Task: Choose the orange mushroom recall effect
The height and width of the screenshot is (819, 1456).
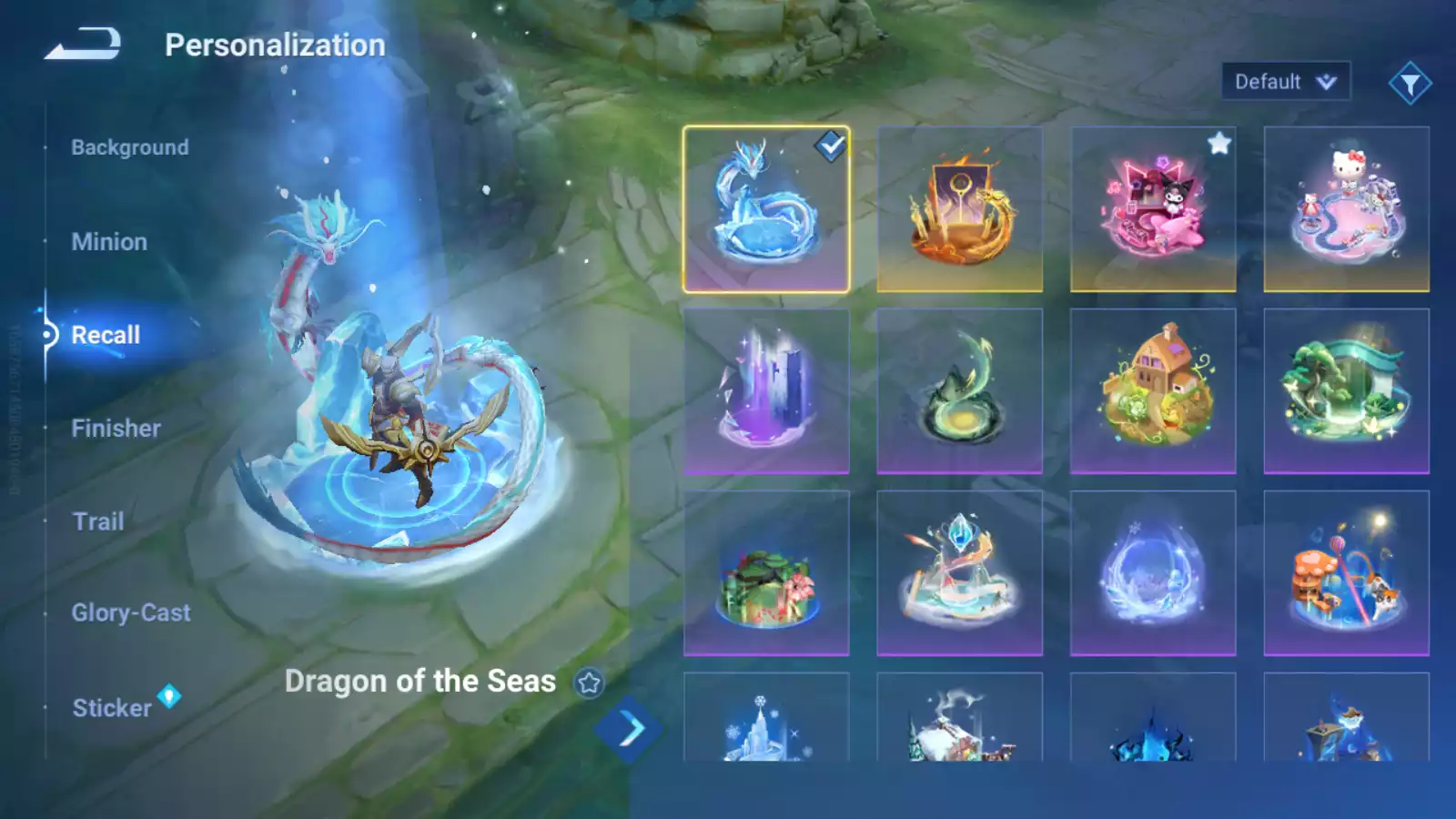Action: pos(1346,573)
